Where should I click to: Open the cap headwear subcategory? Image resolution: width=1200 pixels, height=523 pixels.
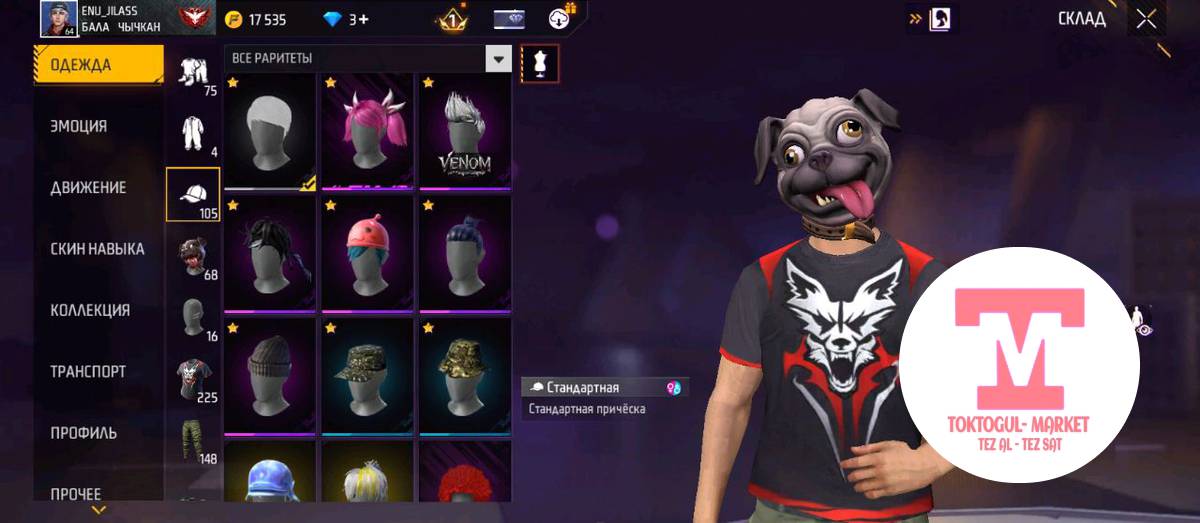pyautogui.click(x=192, y=194)
